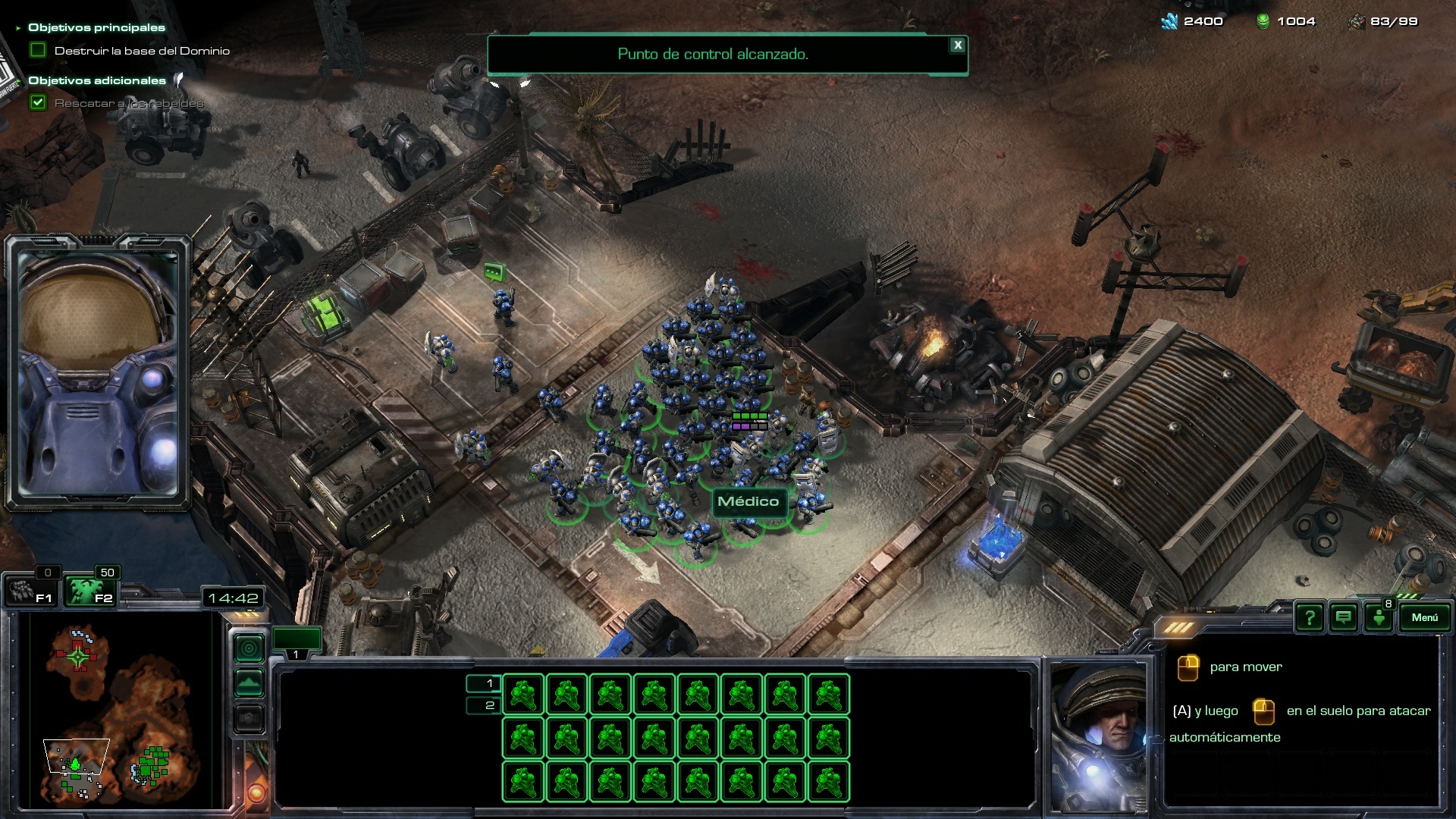This screenshot has height=819, width=1456.
Task: Close the 'Punto de control alcanzado' notification
Action: (958, 45)
